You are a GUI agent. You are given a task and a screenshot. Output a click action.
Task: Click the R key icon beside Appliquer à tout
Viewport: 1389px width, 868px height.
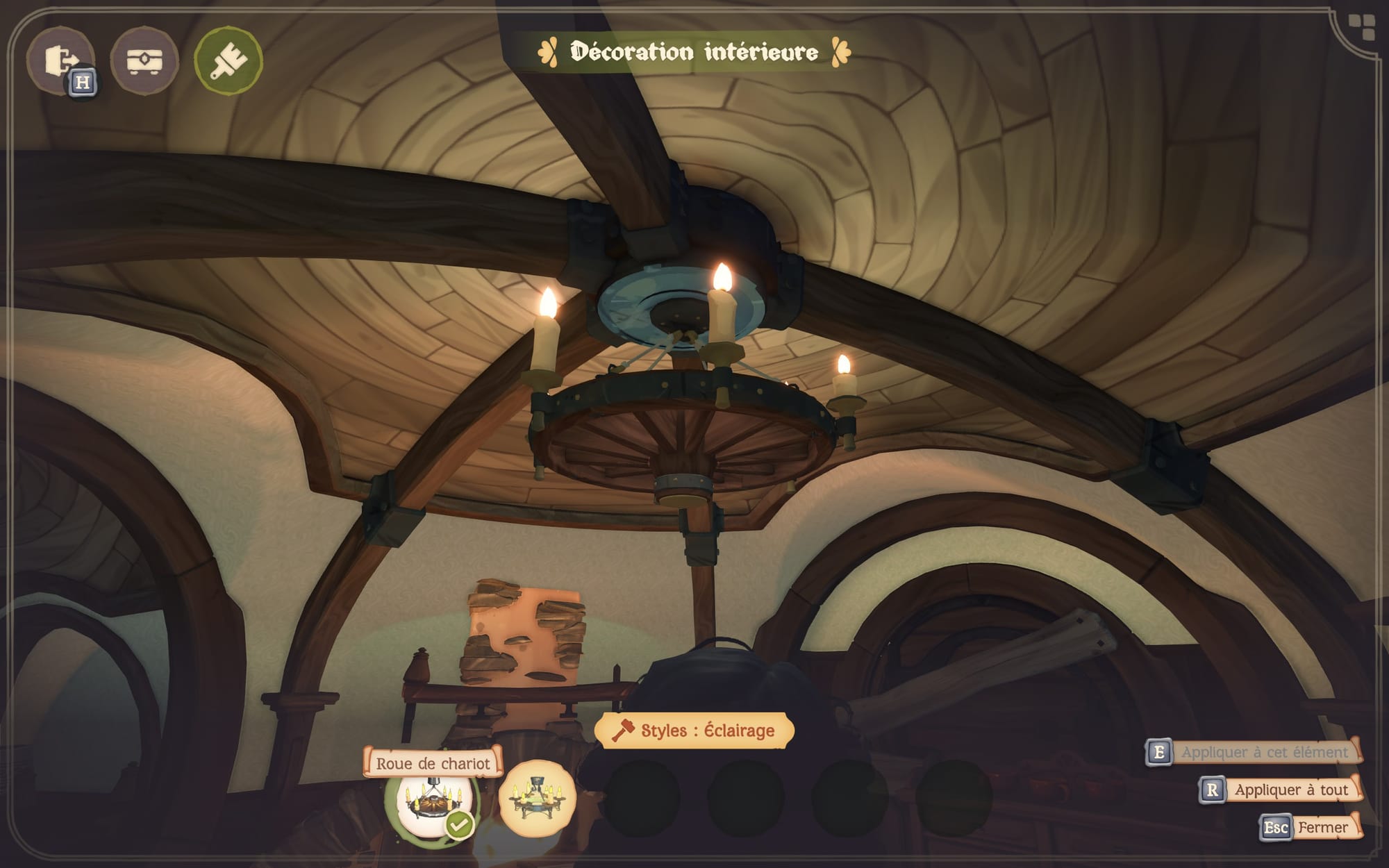pos(1212,789)
